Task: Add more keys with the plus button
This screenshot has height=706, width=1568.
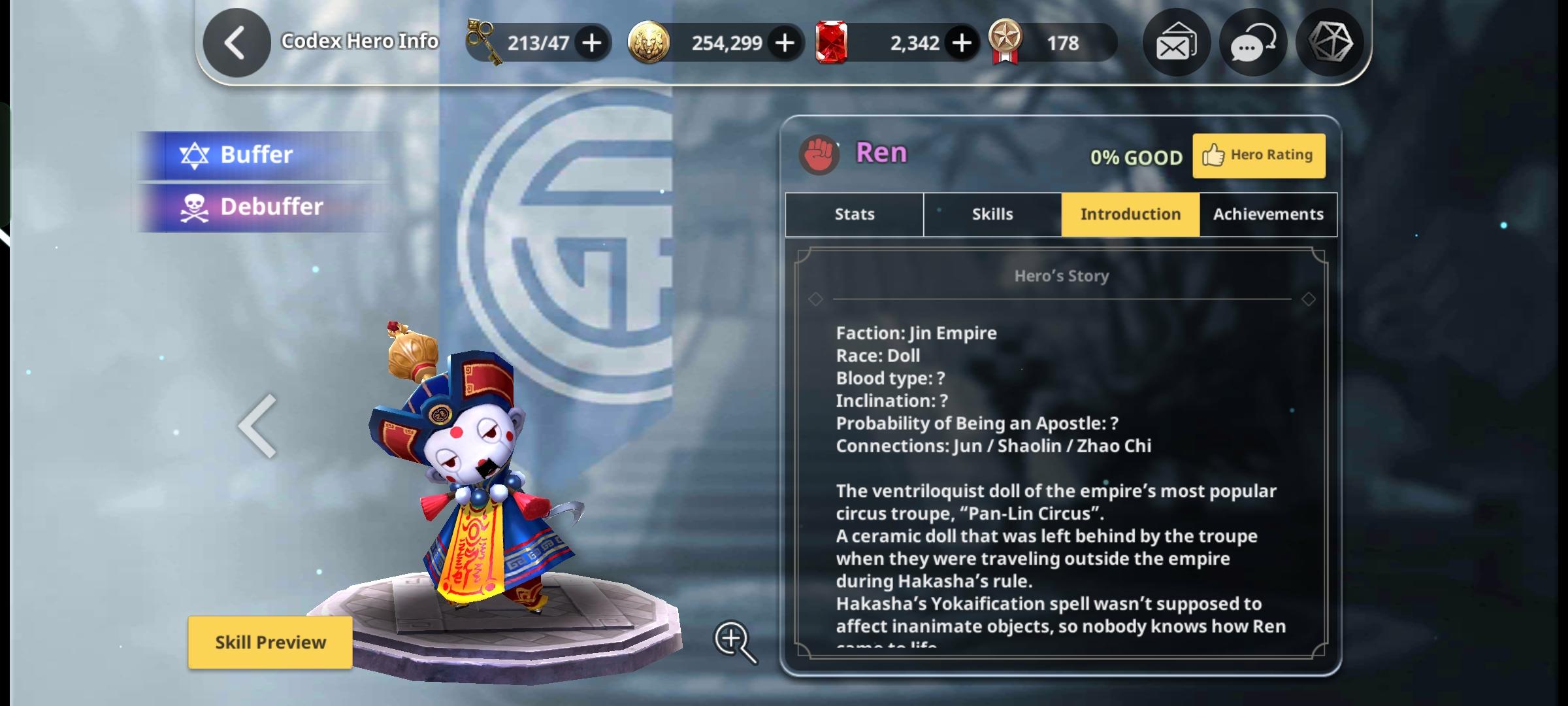Action: tap(592, 43)
